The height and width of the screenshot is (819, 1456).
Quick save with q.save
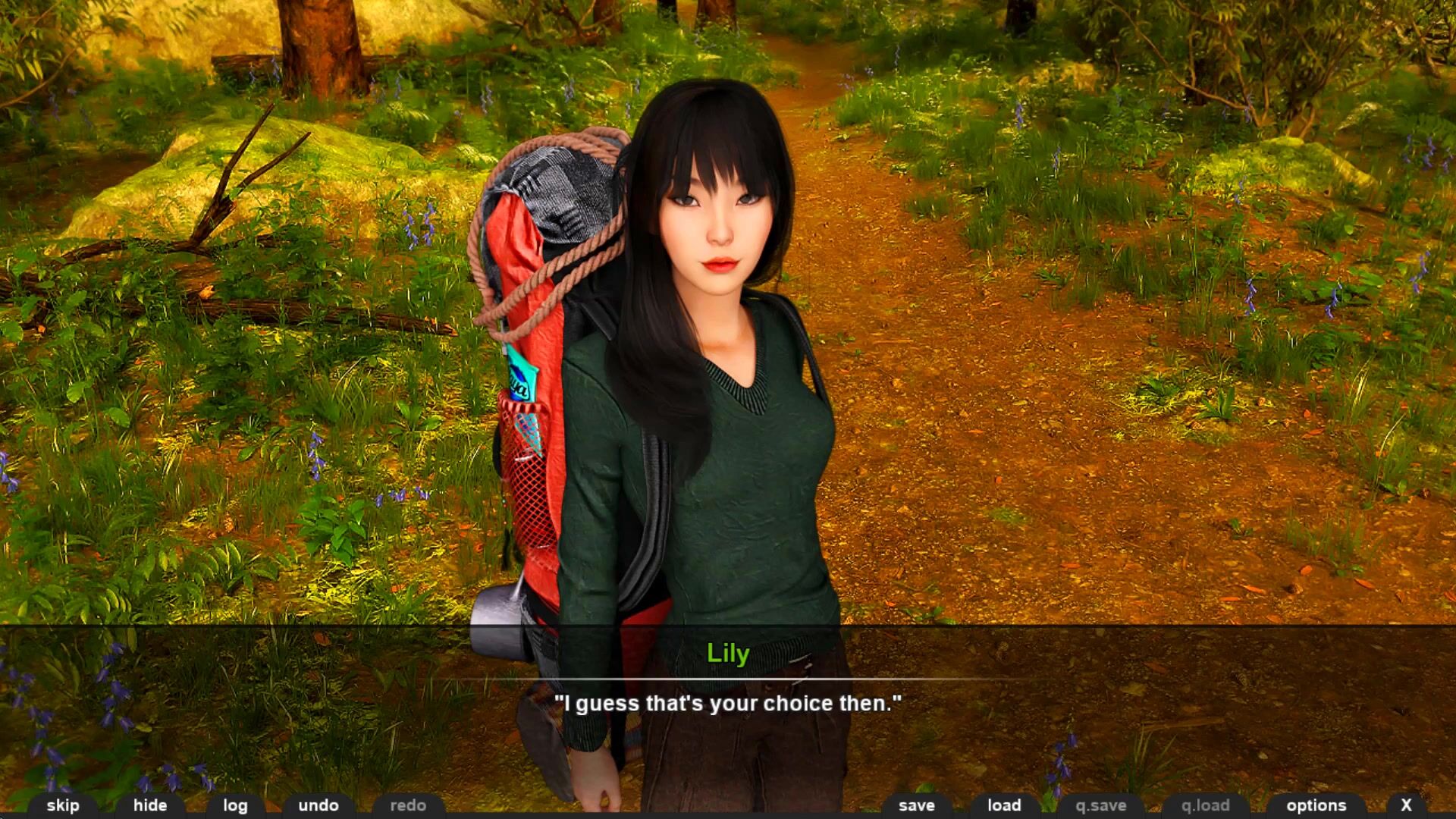point(1101,805)
